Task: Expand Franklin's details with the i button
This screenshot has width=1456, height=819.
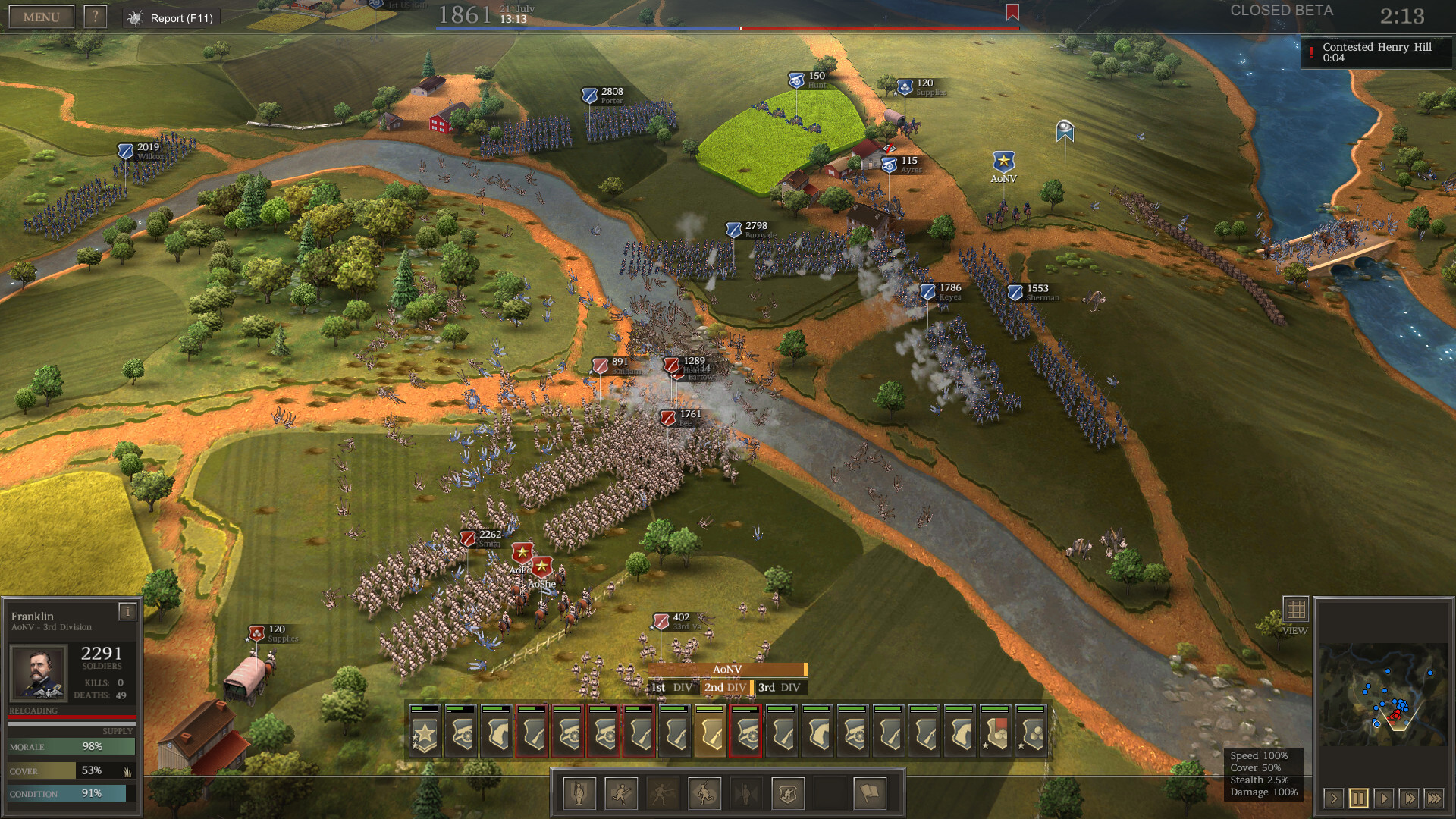Action: pyautogui.click(x=127, y=610)
